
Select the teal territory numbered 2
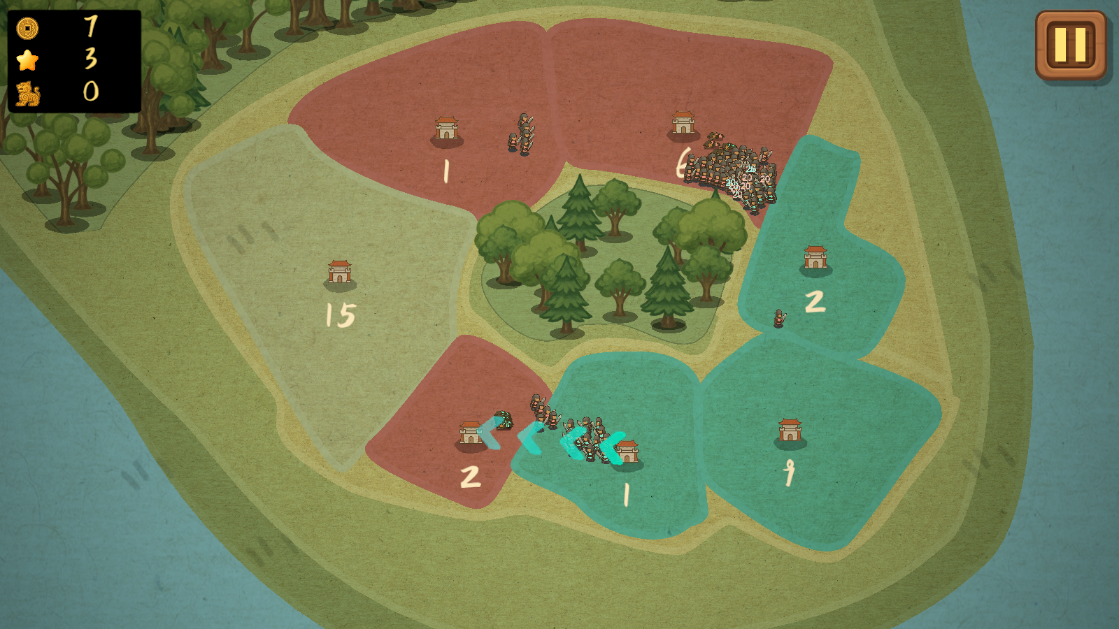click(x=815, y=260)
